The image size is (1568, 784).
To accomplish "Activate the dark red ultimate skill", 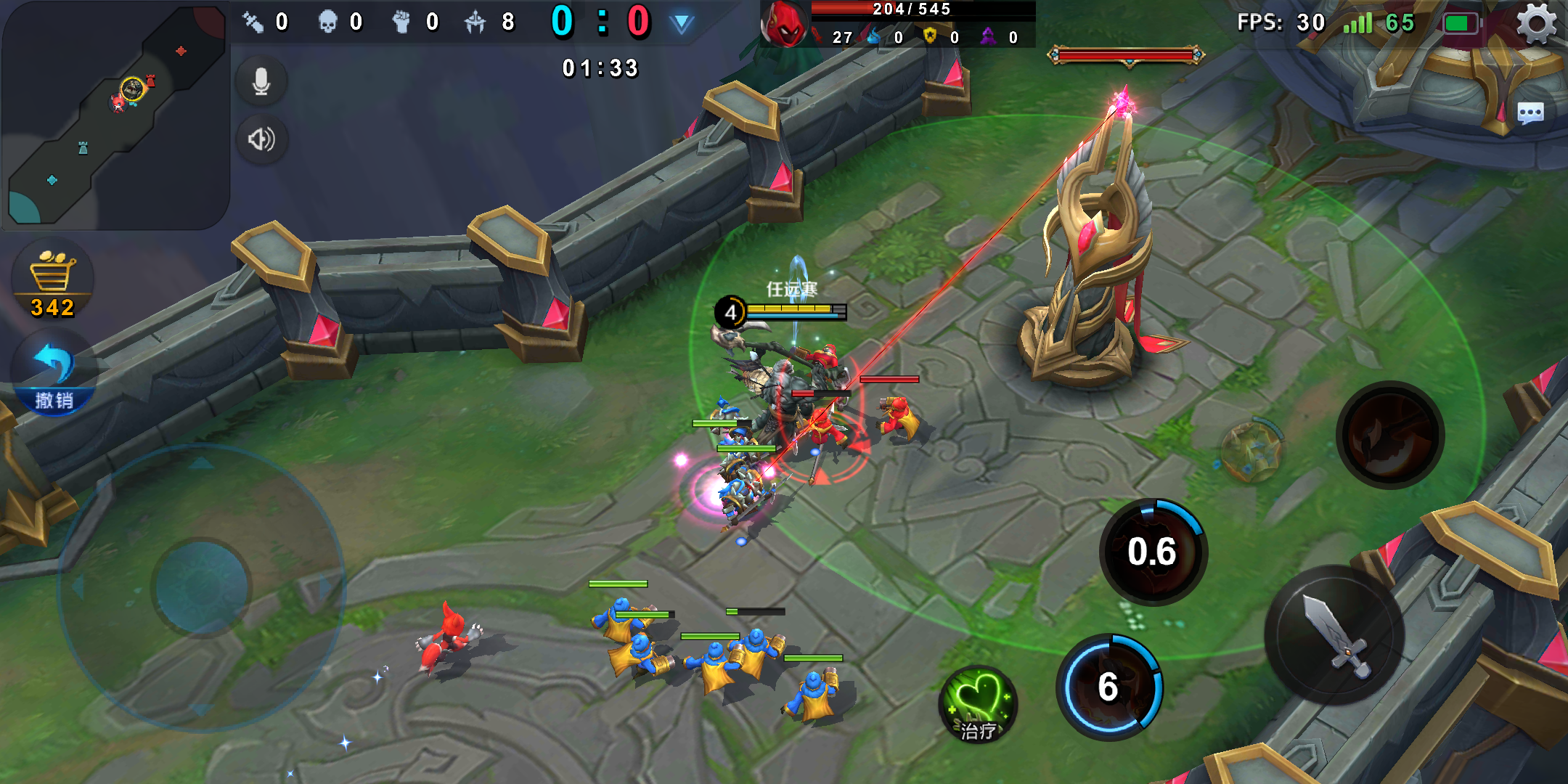I will point(1389,435).
